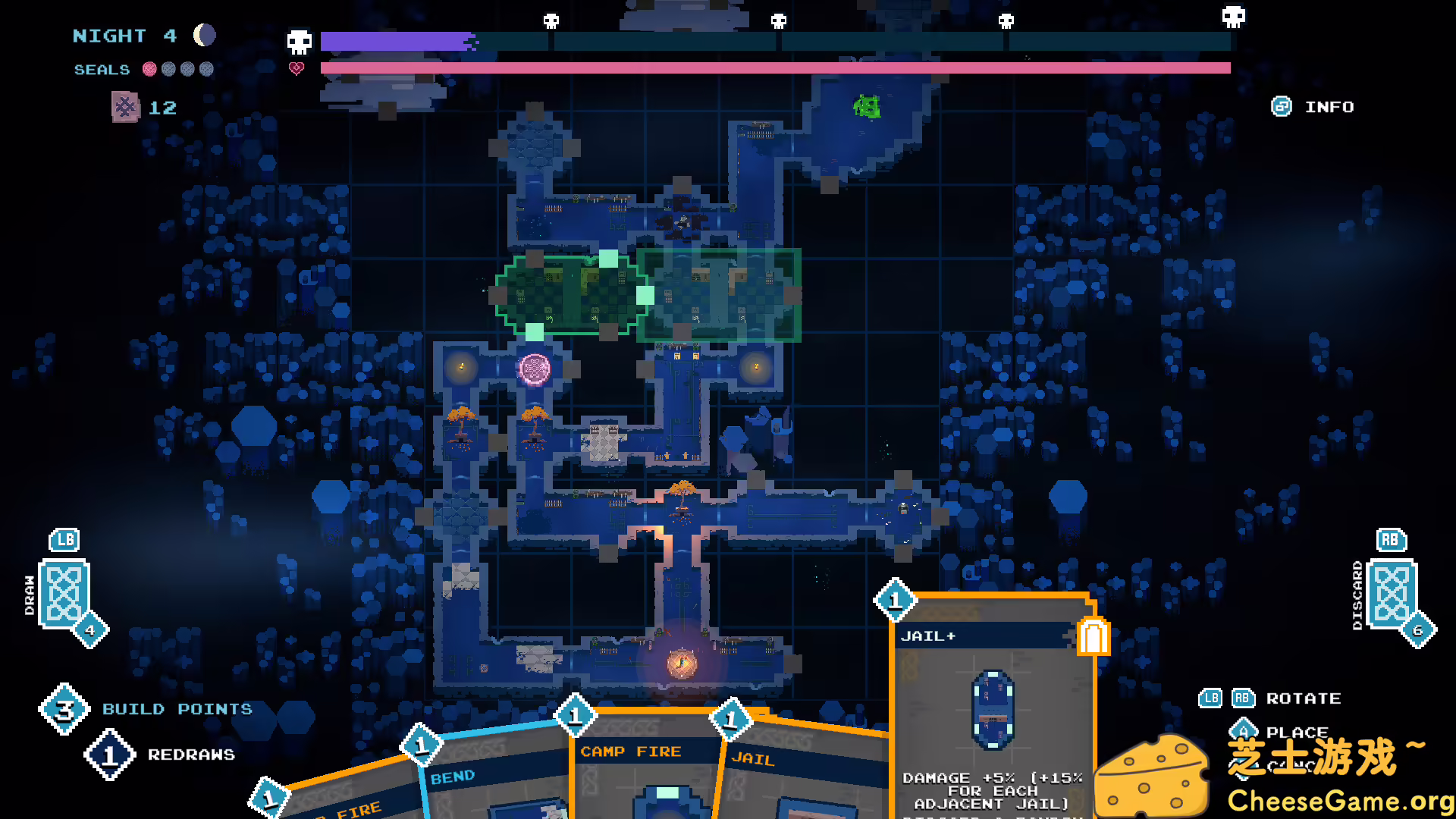Image resolution: width=1456 pixels, height=819 pixels.
Task: Click the green slime enemy on the map
Action: [x=866, y=106]
